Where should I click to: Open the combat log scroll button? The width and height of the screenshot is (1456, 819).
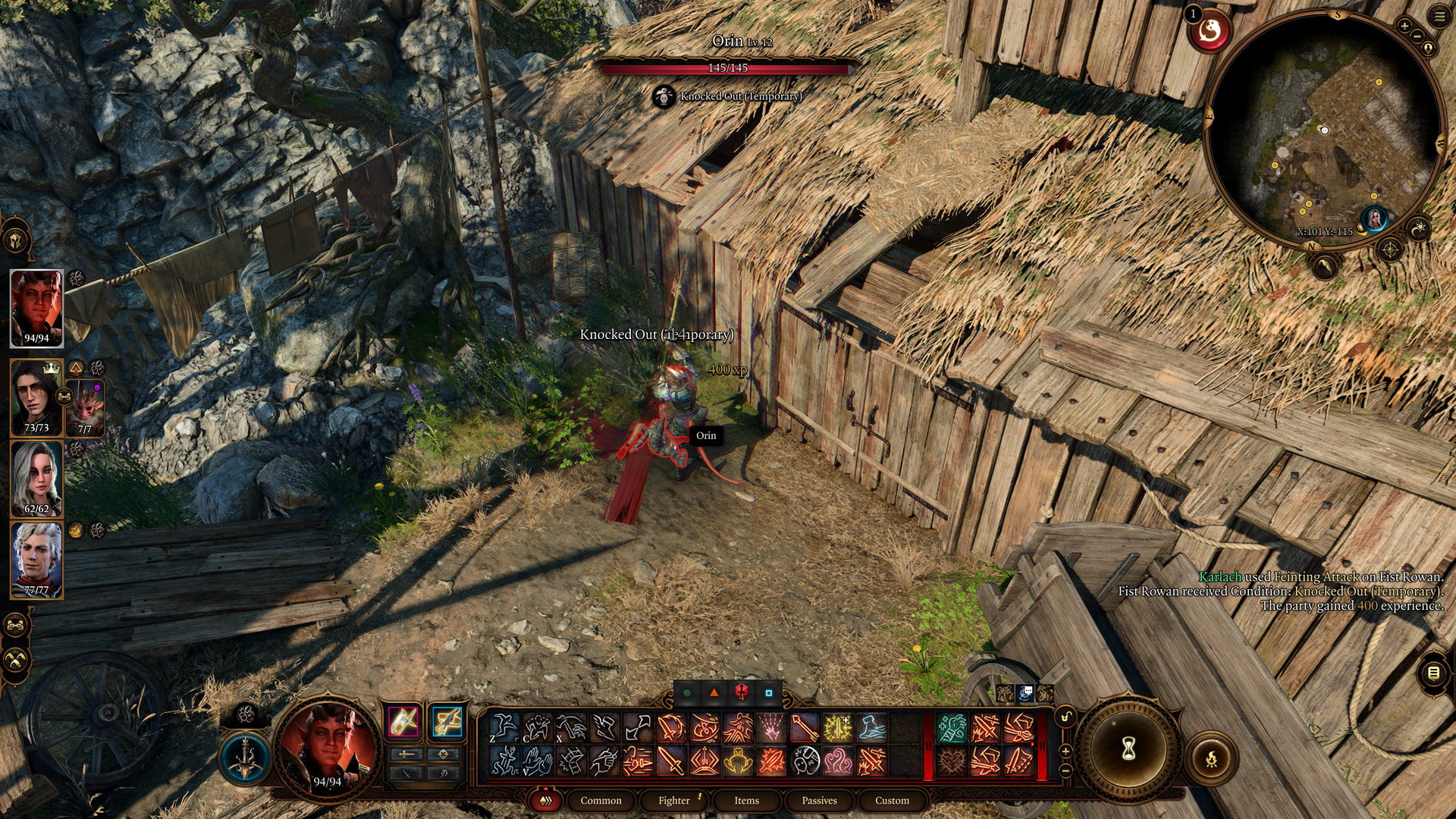(1432, 673)
